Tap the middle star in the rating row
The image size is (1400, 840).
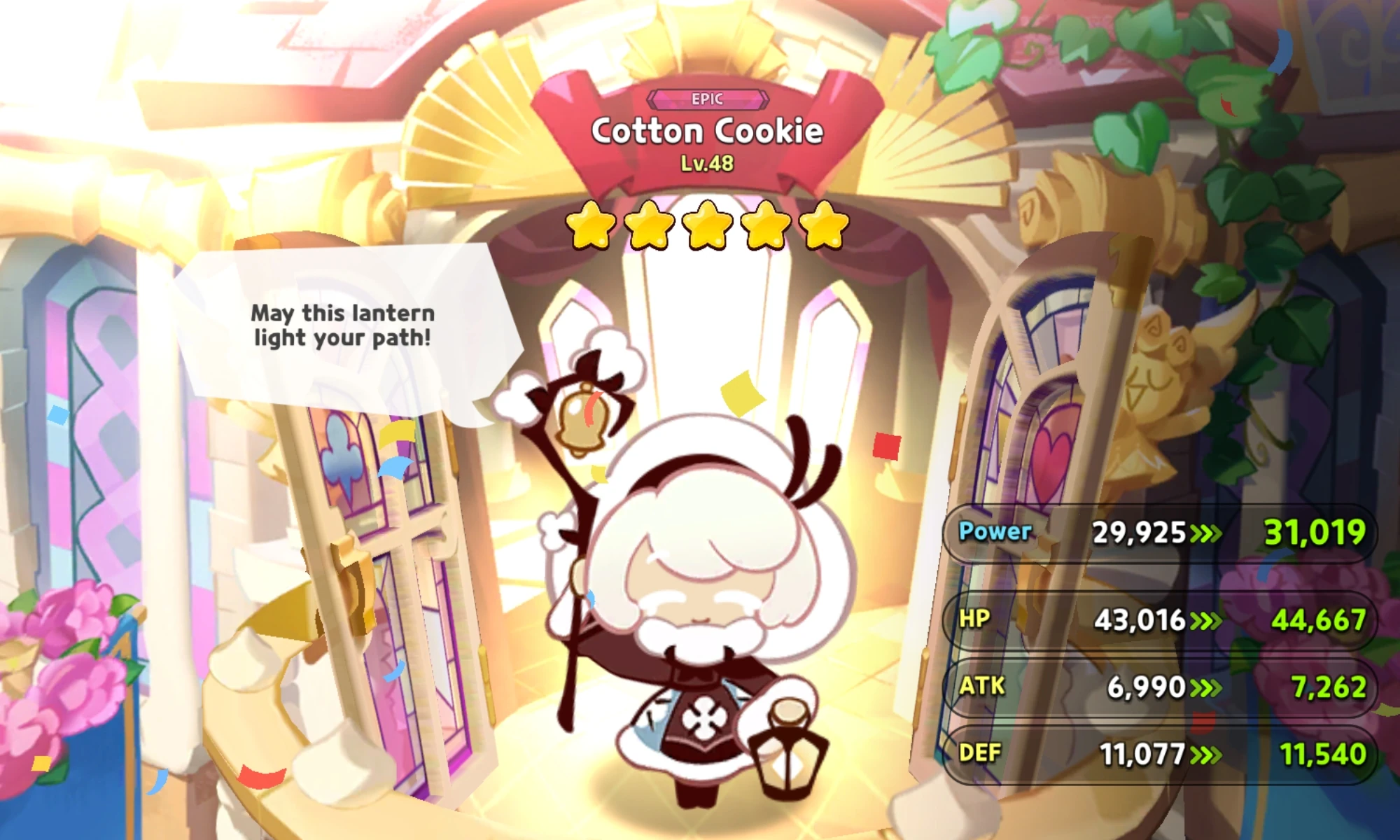click(x=705, y=226)
